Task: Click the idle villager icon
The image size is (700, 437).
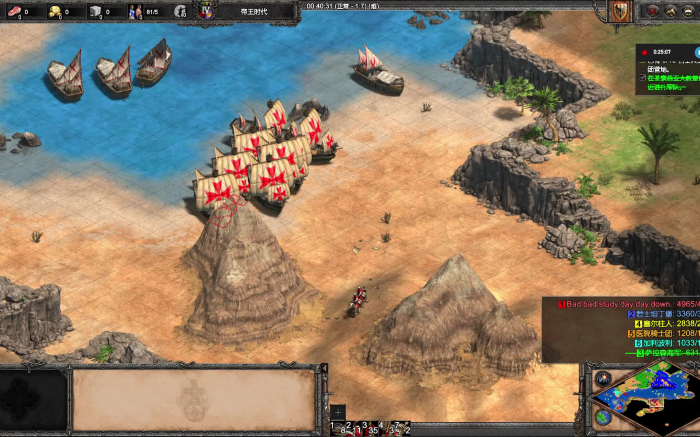Action: 180,12
